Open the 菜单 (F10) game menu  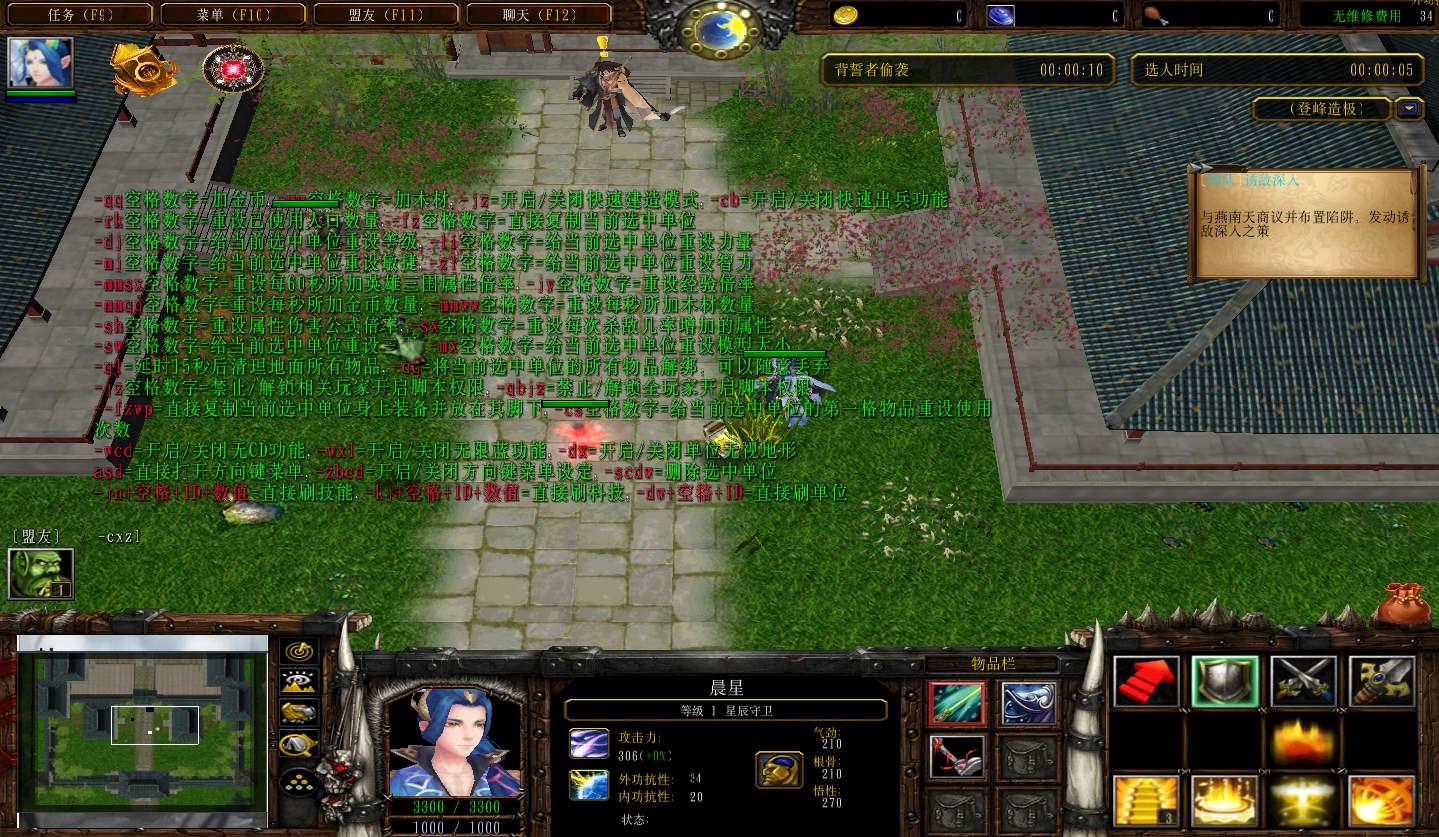[235, 15]
